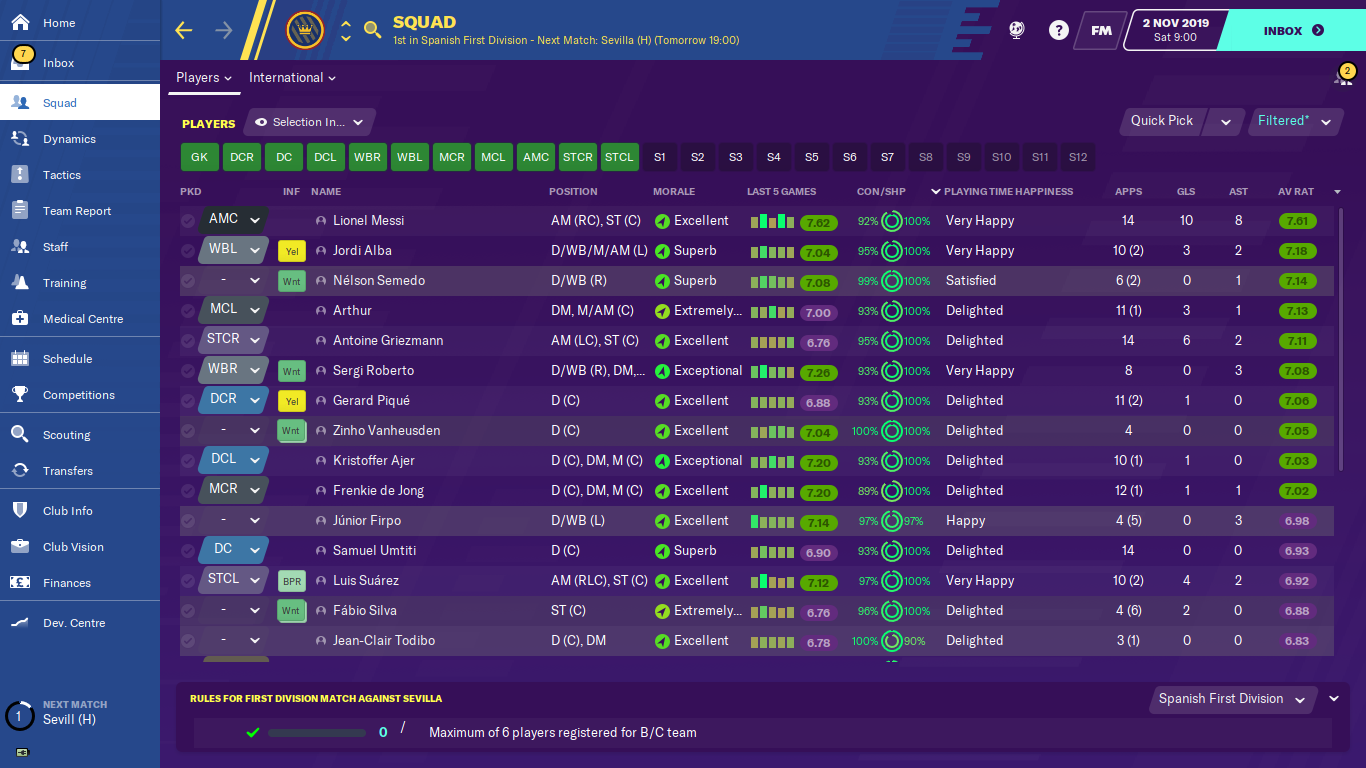Open the Players dropdown menu

point(204,78)
